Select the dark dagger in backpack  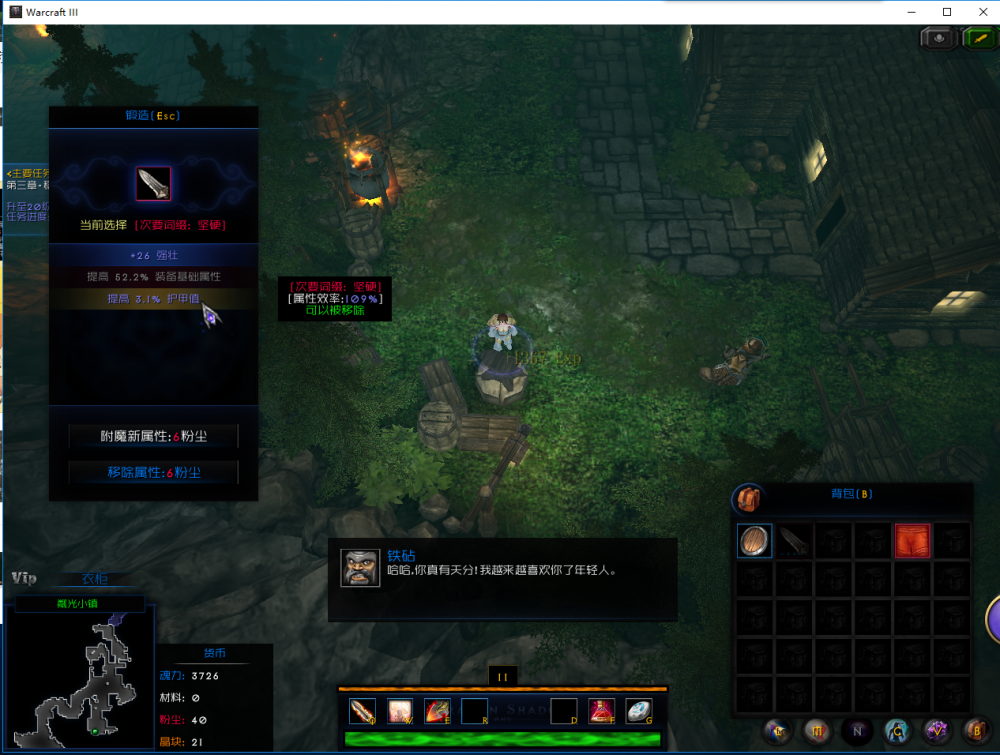794,541
